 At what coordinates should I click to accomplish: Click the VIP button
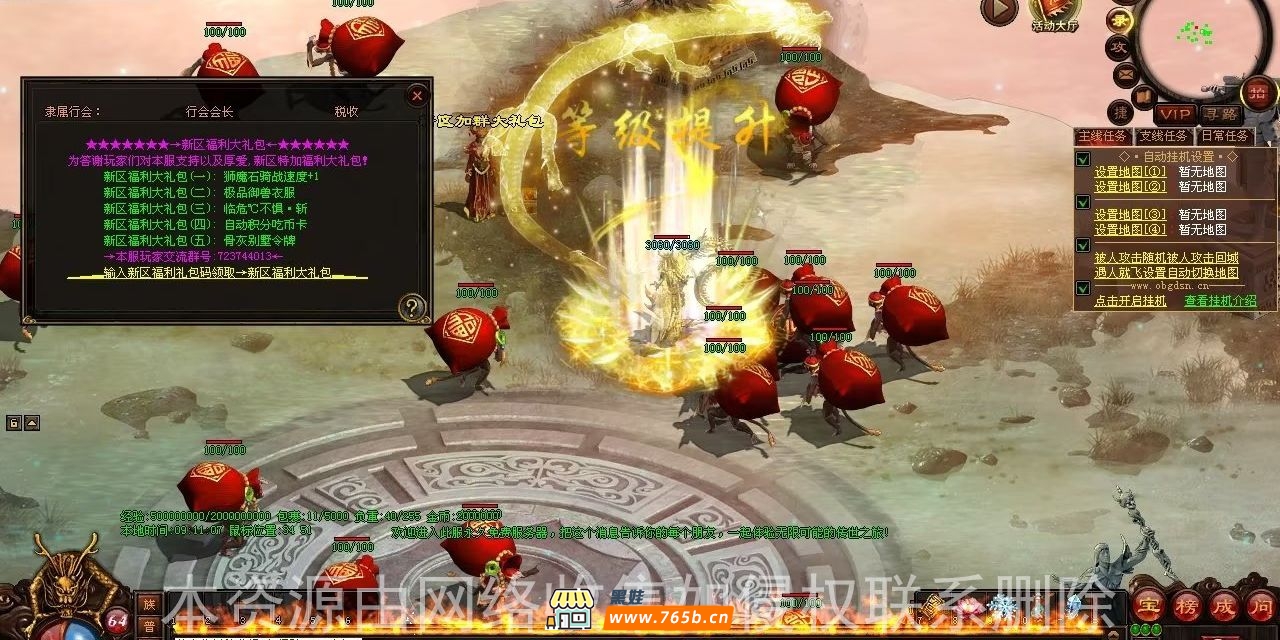[1175, 115]
